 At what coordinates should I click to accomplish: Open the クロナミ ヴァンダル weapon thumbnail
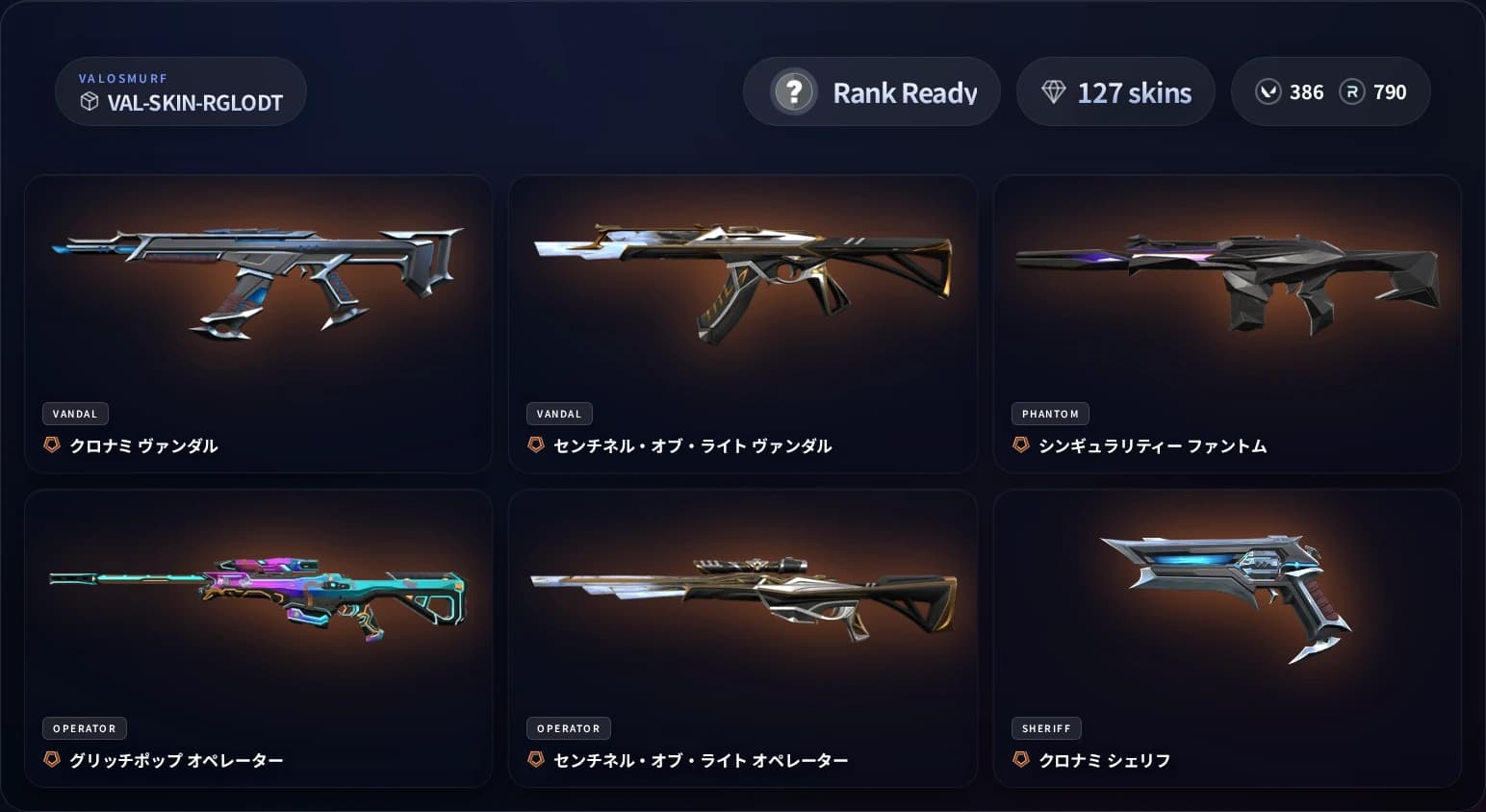[258, 279]
